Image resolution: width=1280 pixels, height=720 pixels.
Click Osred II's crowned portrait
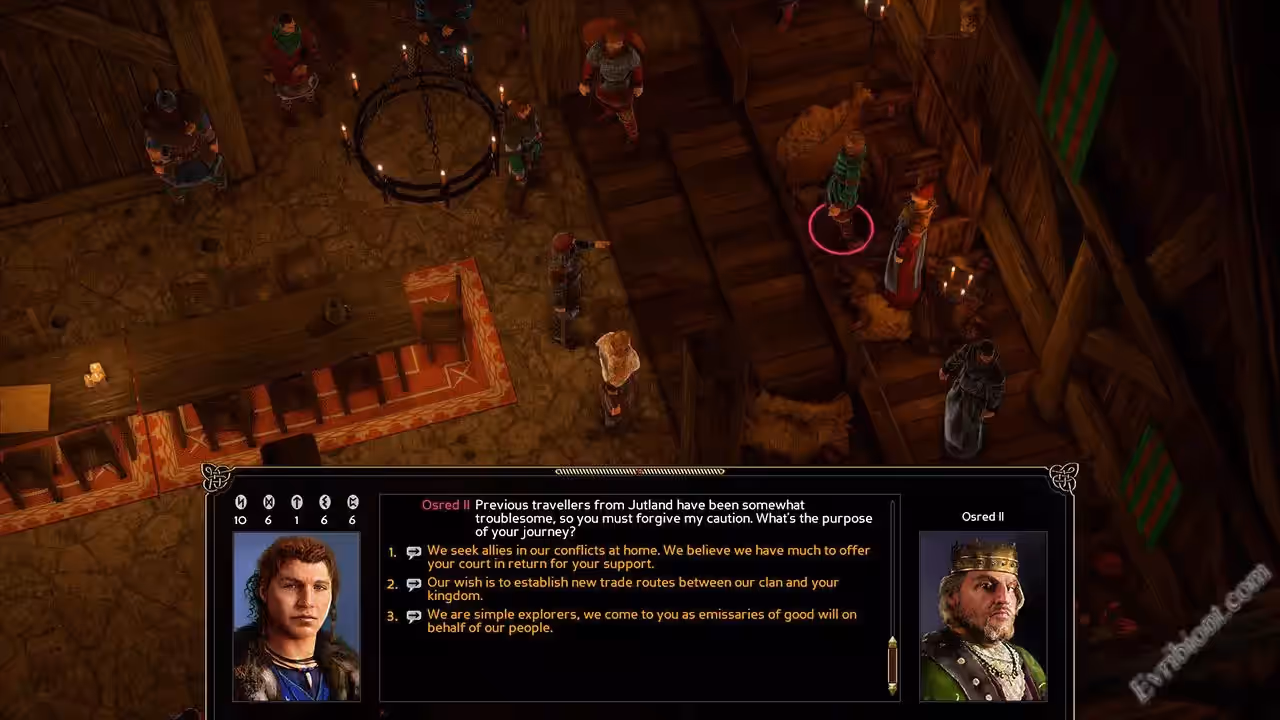982,615
